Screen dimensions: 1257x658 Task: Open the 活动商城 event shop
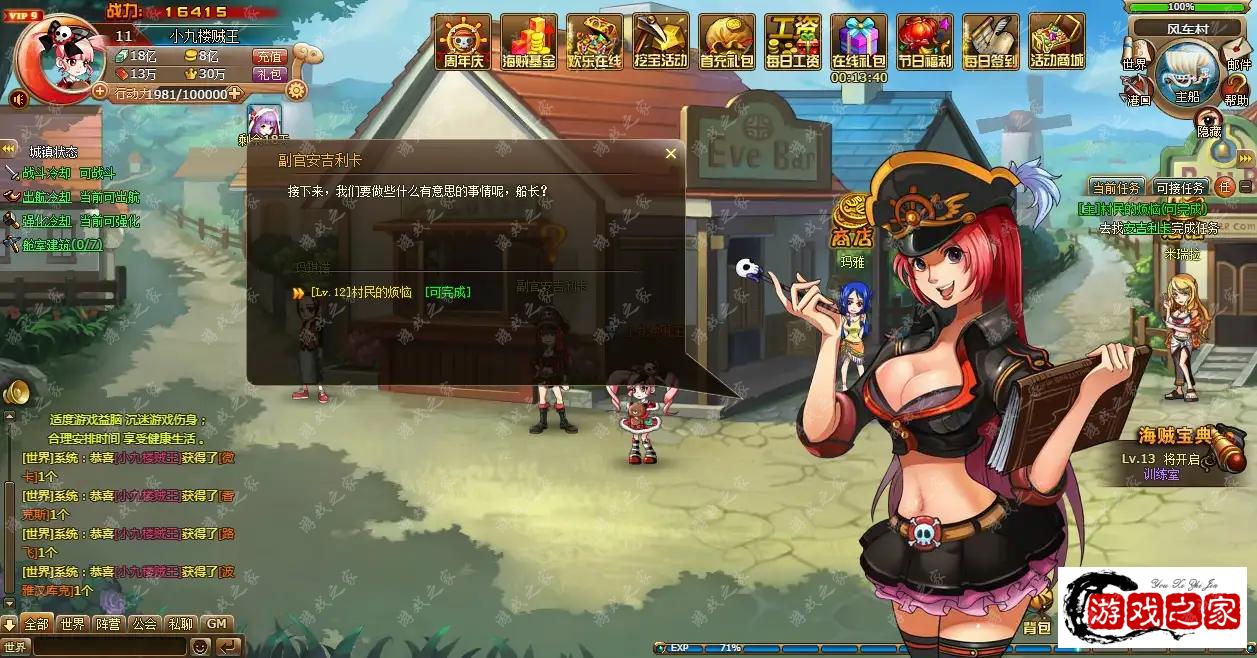click(x=1057, y=42)
